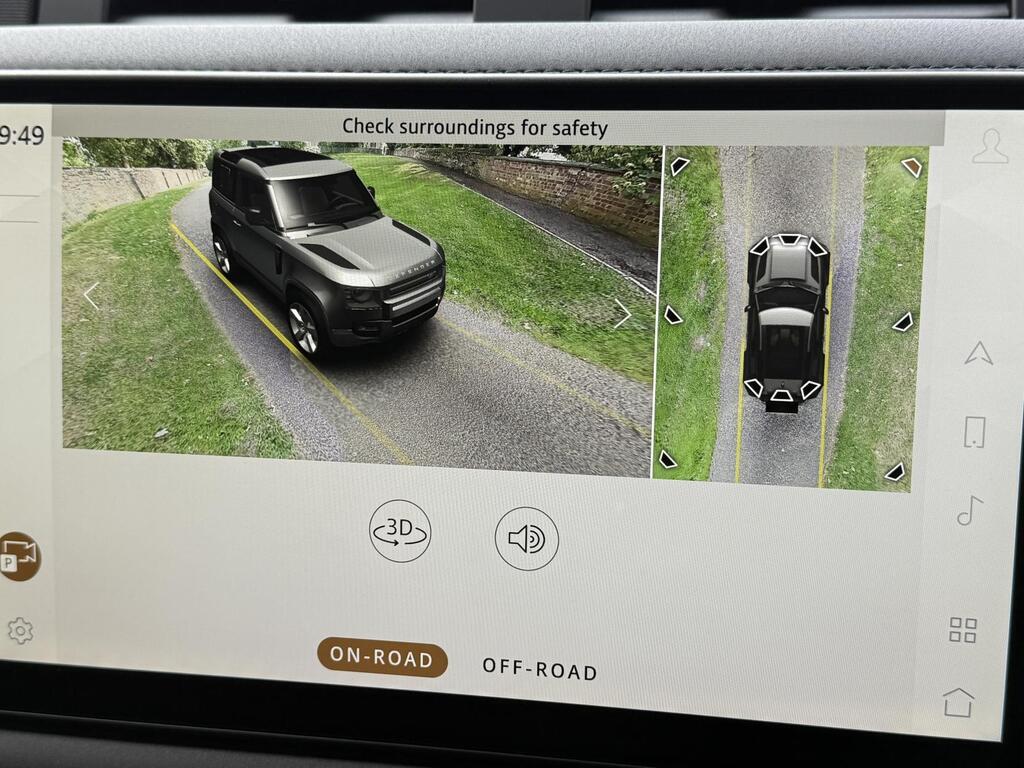Viewport: 1024px width, 768px height.
Task: Open the phone screen icon
Action: click(974, 432)
